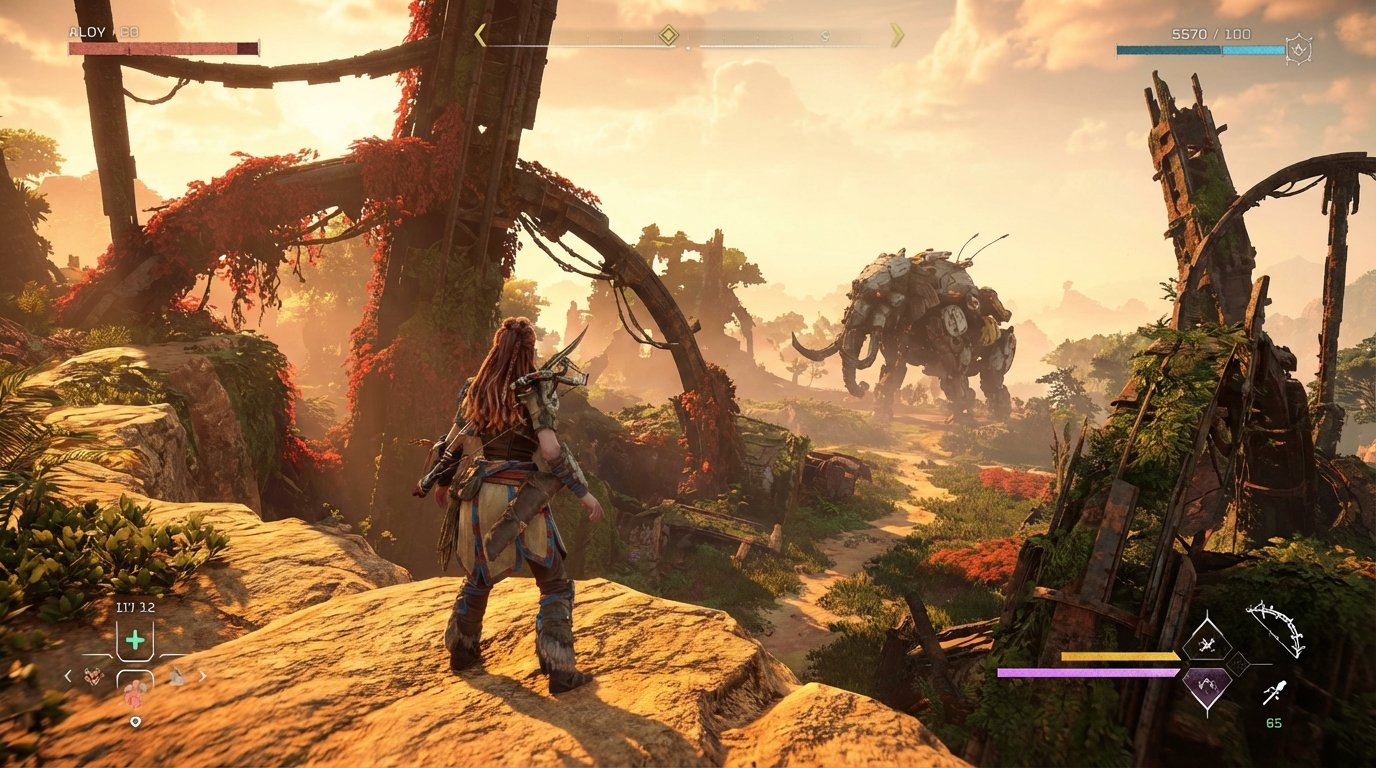
Task: Click the left green arrow on the compass bar
Action: coord(480,33)
